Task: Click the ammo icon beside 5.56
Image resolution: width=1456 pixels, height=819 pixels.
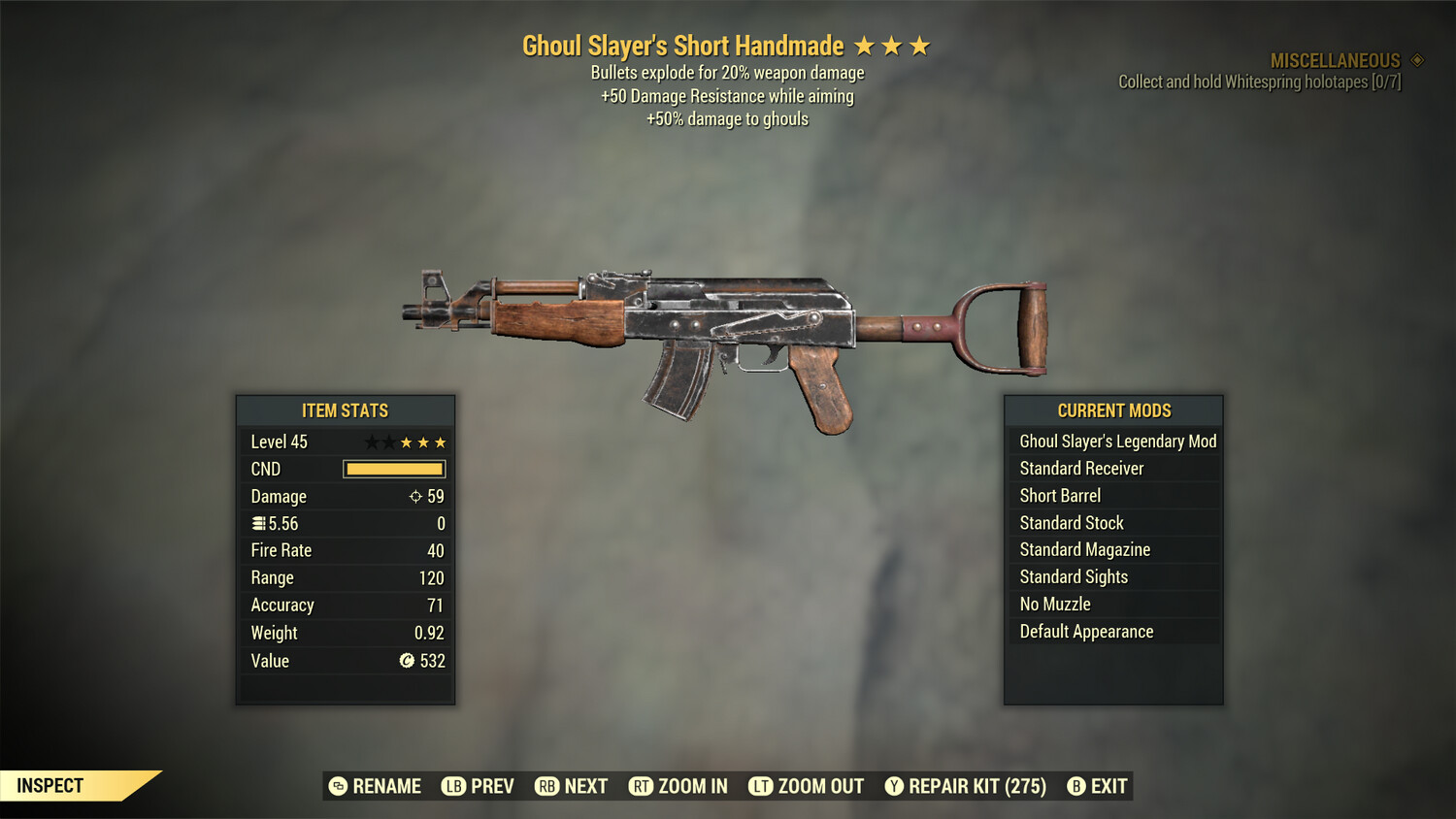Action: click(x=258, y=523)
